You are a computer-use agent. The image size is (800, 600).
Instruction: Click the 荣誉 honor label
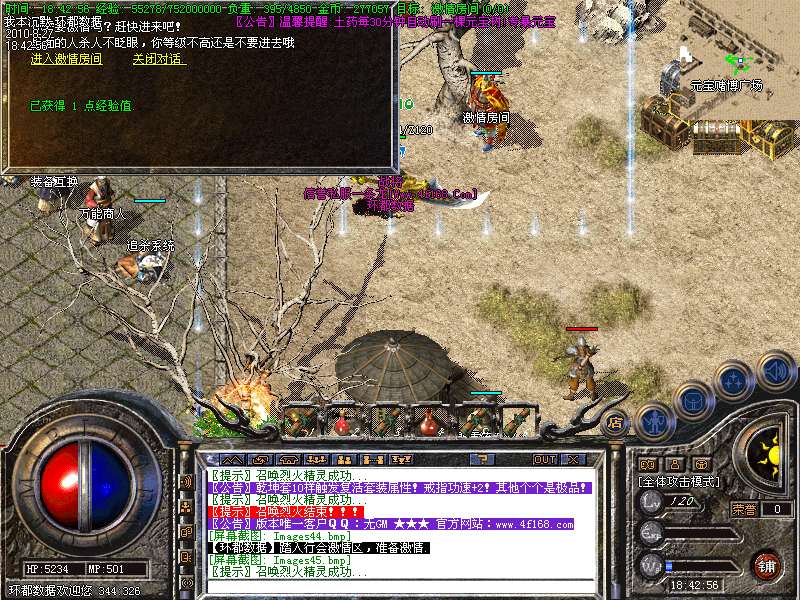click(744, 509)
